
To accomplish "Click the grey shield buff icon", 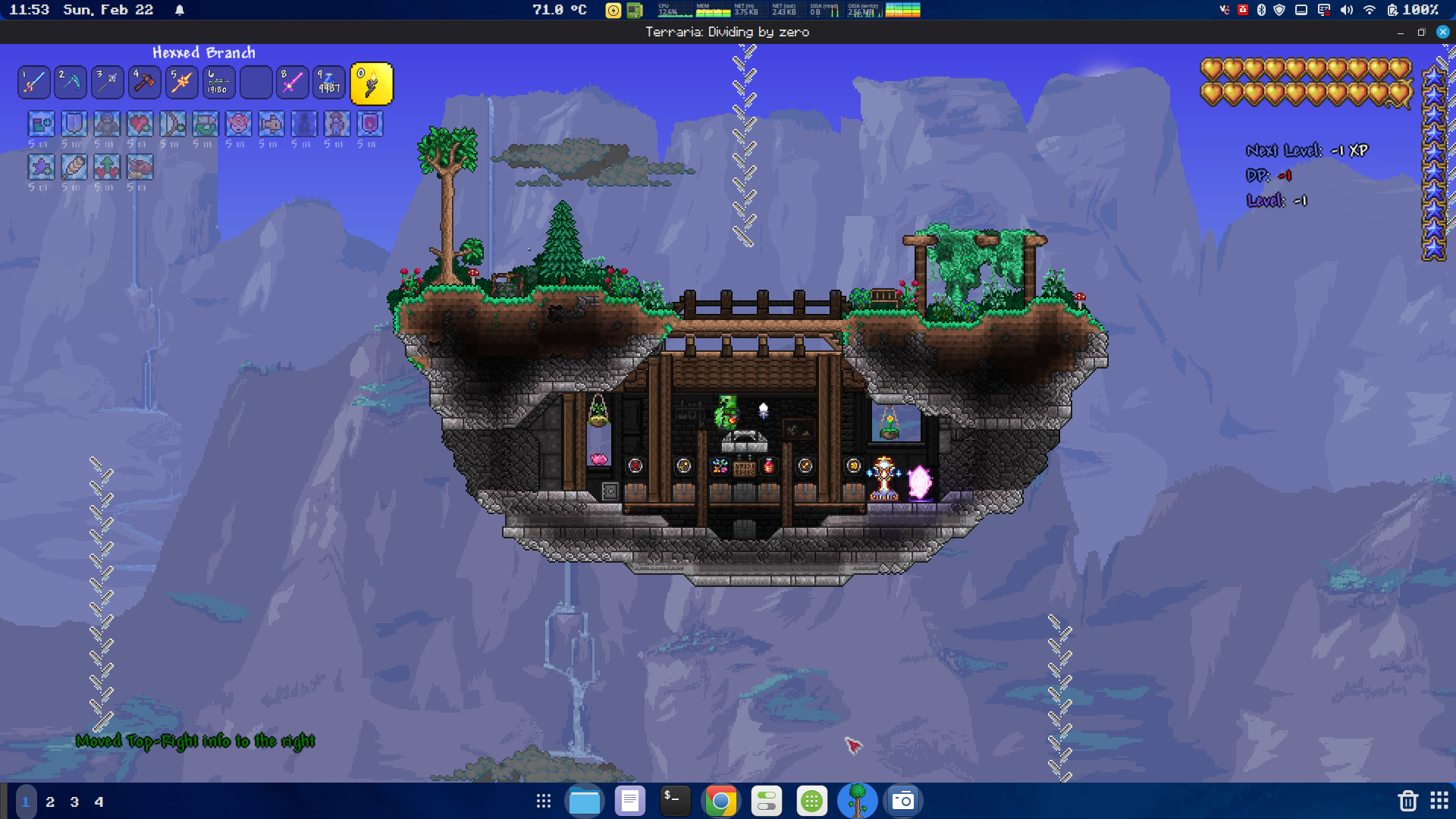I will tap(74, 124).
